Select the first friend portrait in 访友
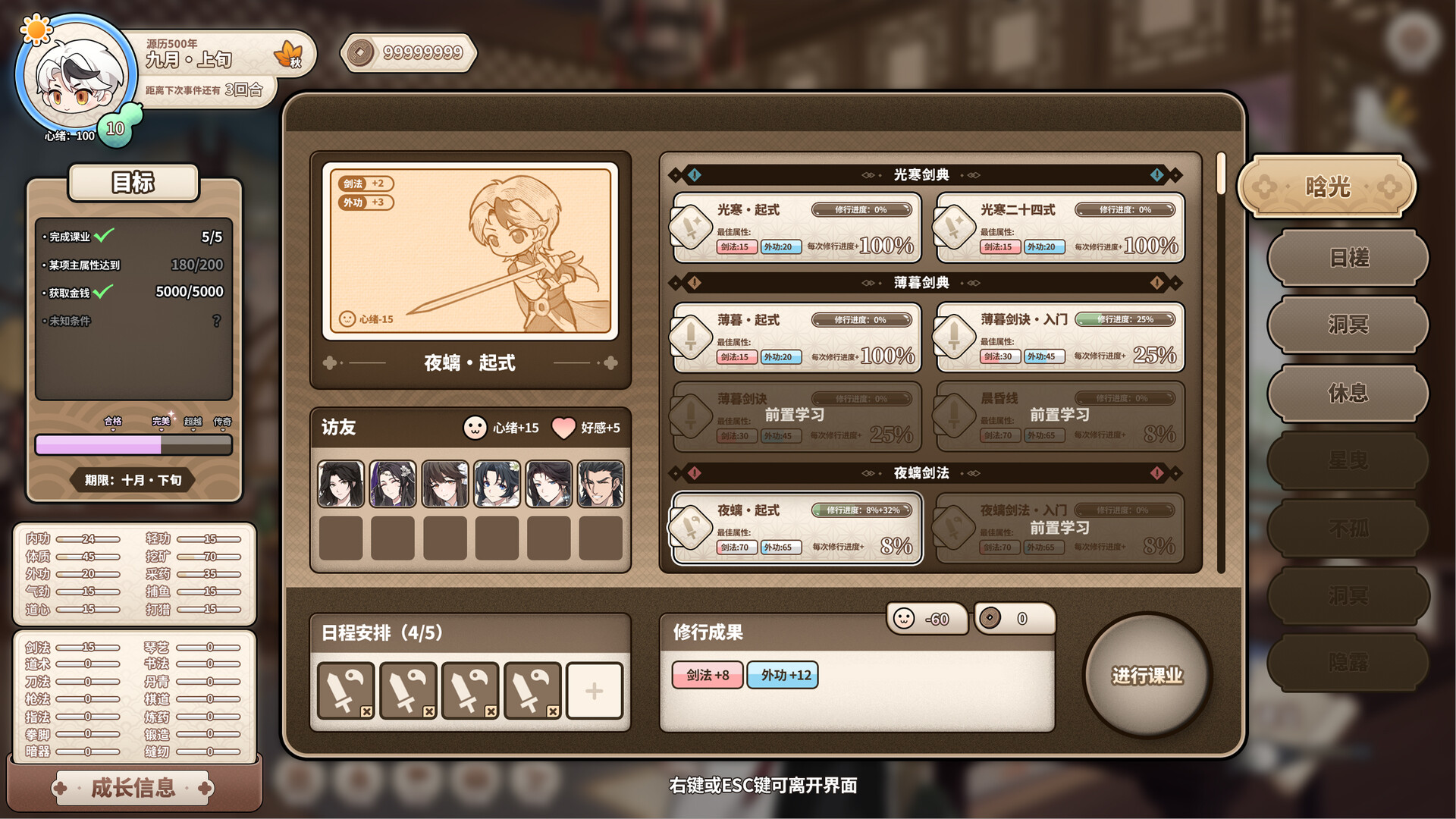 click(342, 483)
